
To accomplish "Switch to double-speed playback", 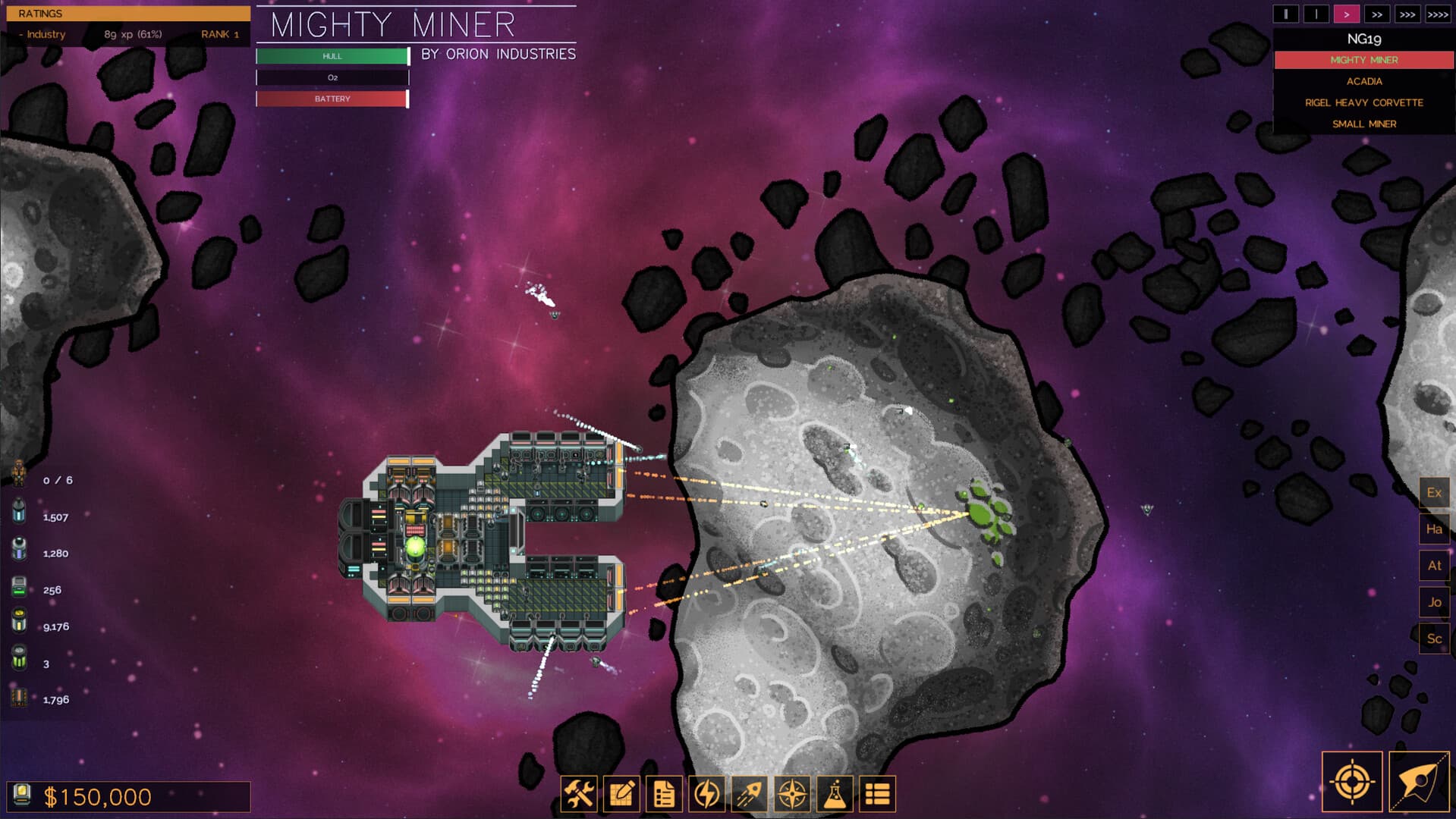I will 1376,13.
